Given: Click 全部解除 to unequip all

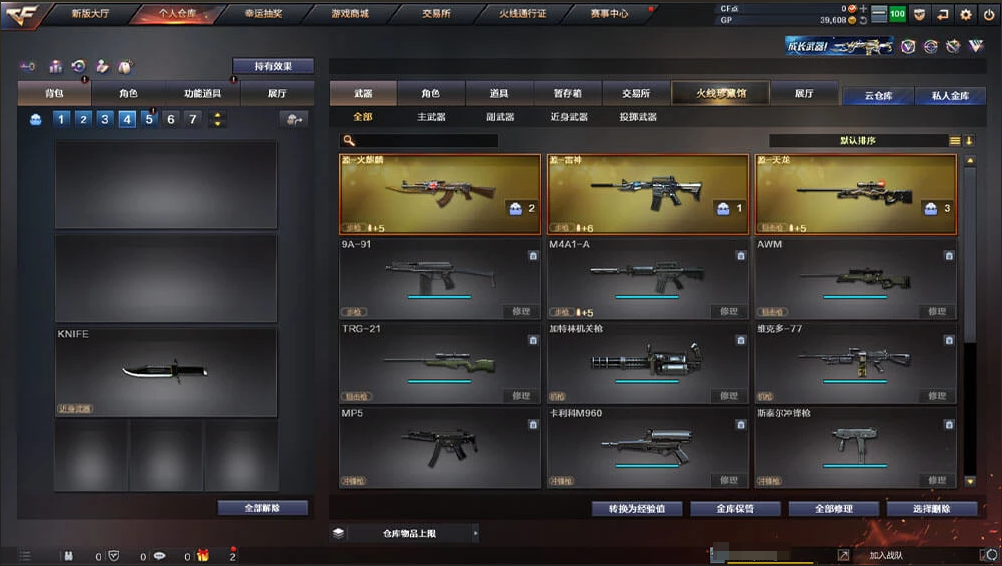Looking at the screenshot, I should point(262,508).
